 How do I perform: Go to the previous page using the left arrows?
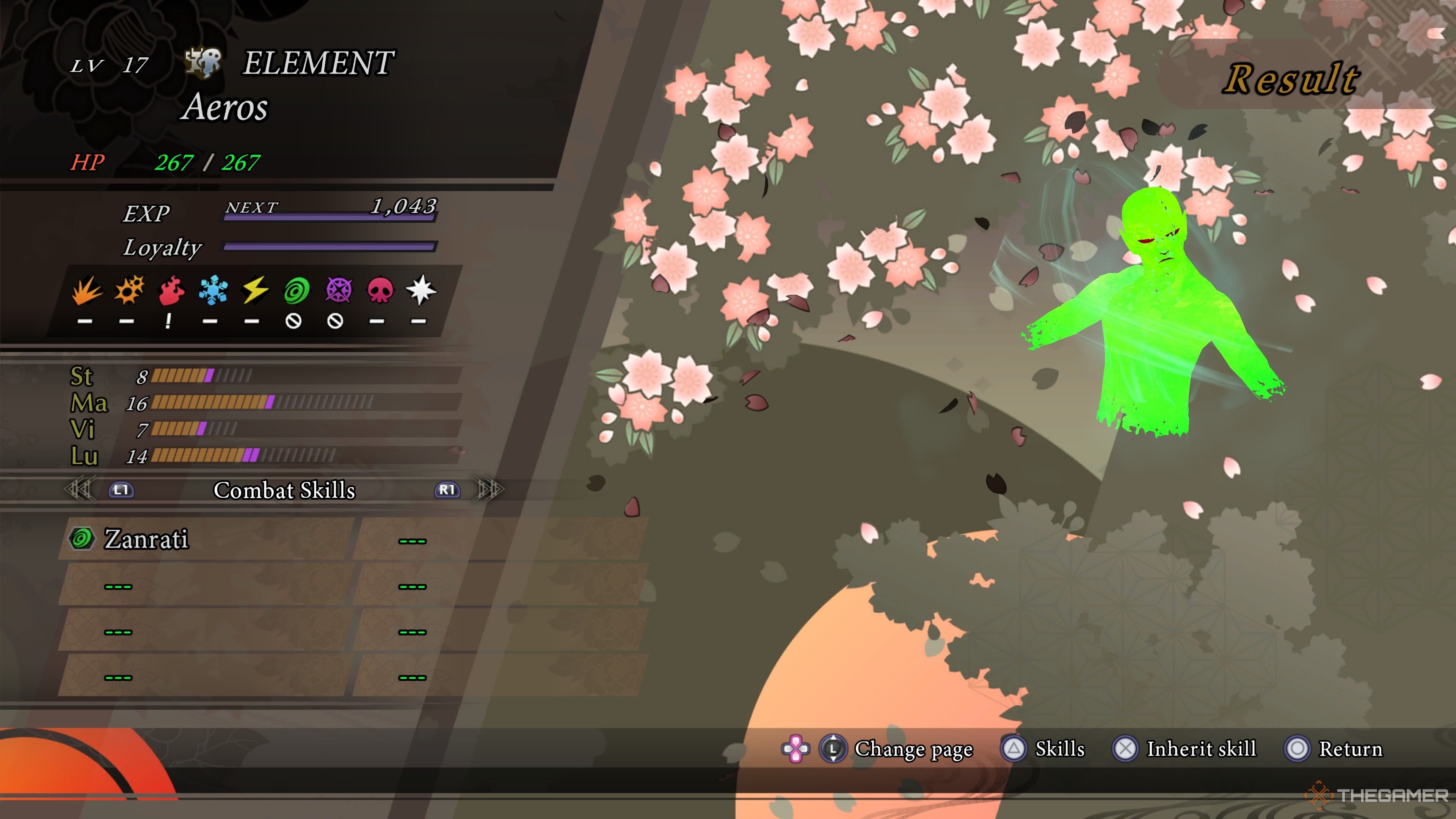pos(79,490)
